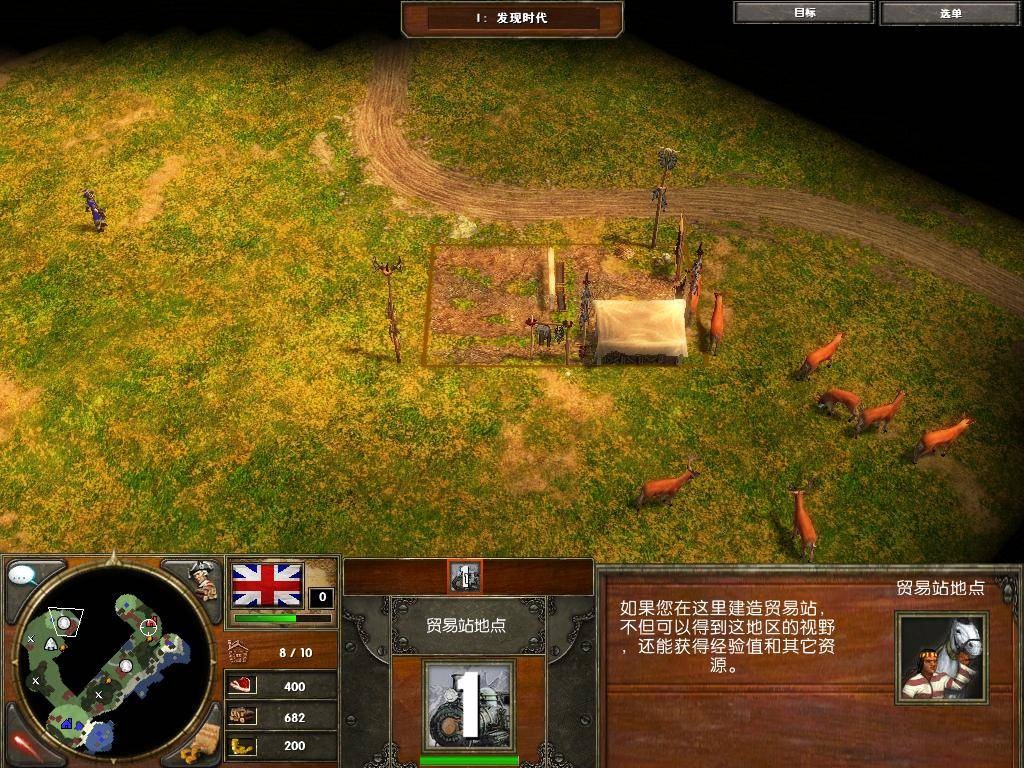Click the British flag home city button
Screen dimensions: 1024x768
267,585
